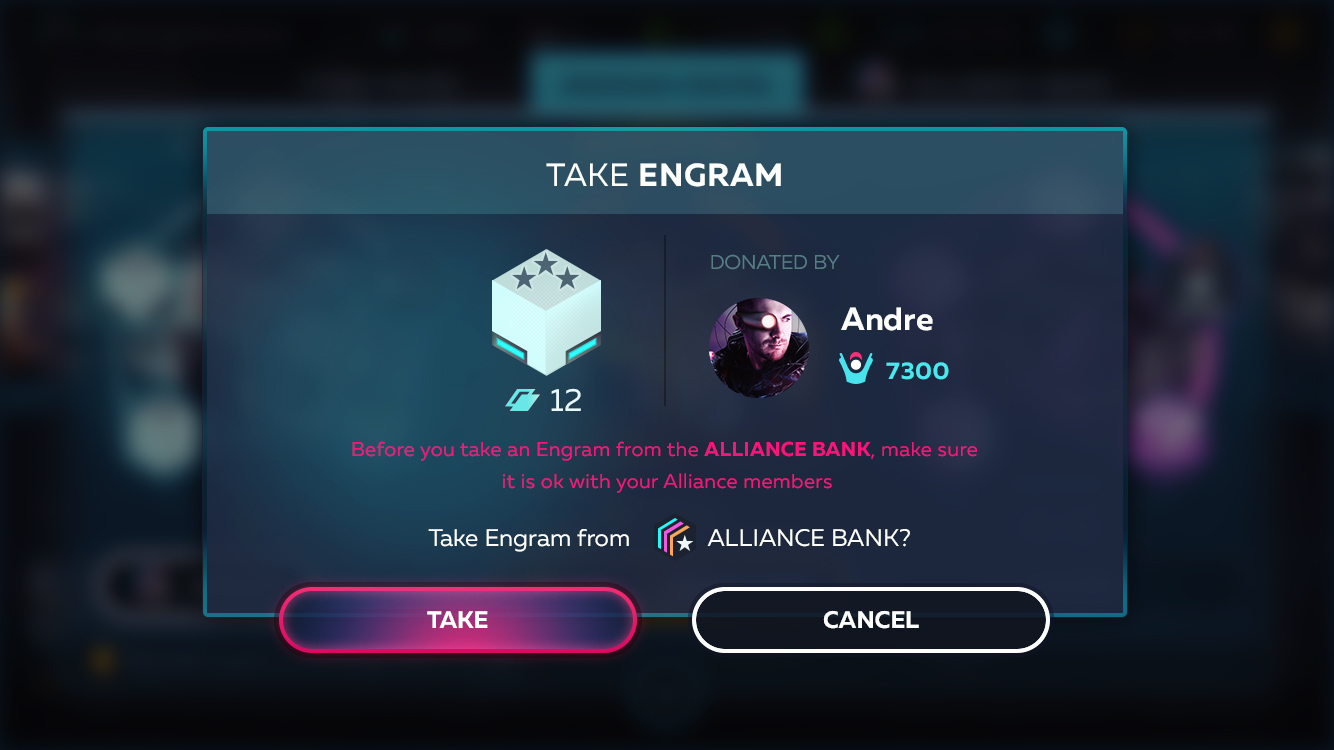Image resolution: width=1334 pixels, height=750 pixels.
Task: Select the three-star Engram cube
Action: pyautogui.click(x=546, y=312)
